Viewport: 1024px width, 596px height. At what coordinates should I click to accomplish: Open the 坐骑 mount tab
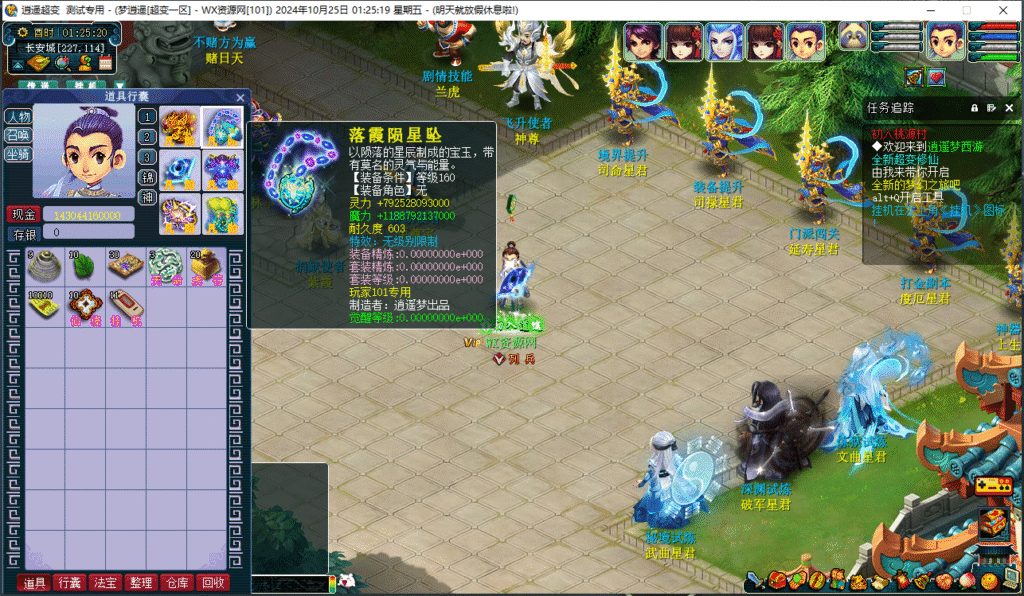(18, 154)
